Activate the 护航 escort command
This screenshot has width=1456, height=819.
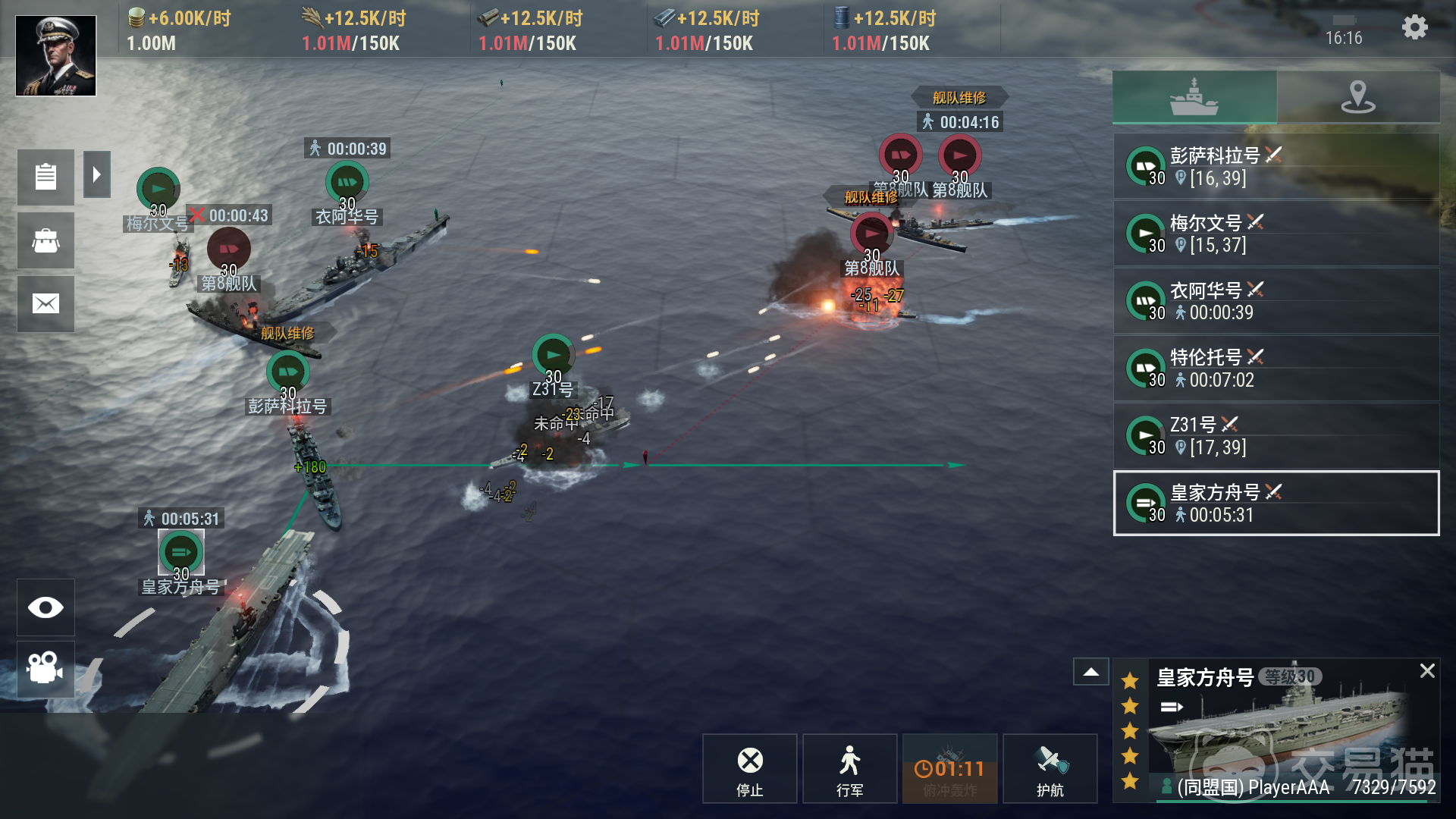(x=1050, y=769)
